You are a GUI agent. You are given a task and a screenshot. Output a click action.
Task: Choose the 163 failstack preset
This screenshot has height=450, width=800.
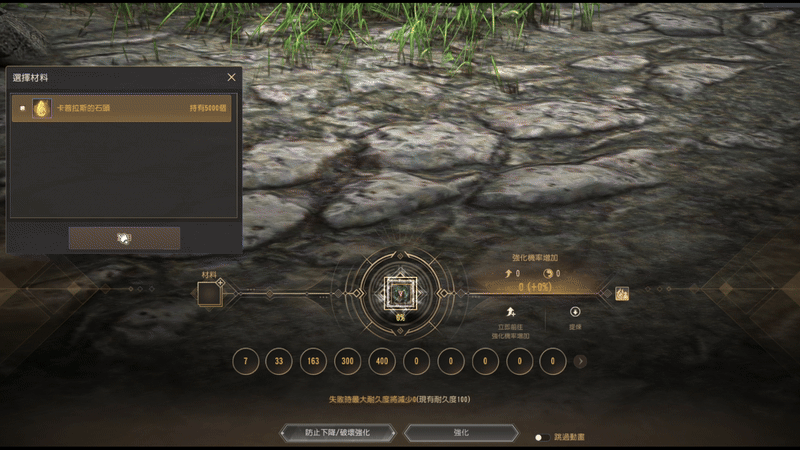point(314,361)
